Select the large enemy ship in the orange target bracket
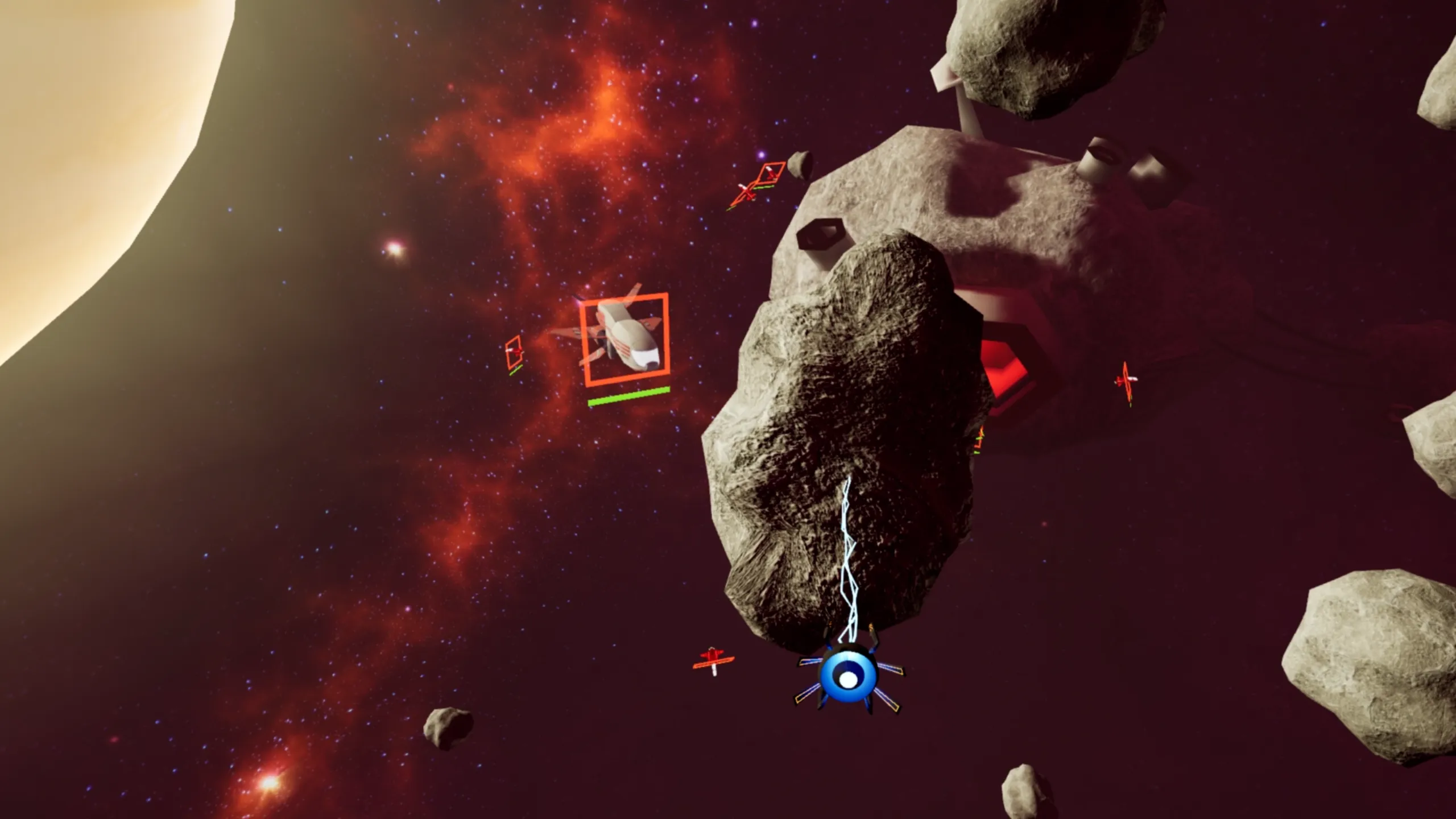 pos(623,339)
